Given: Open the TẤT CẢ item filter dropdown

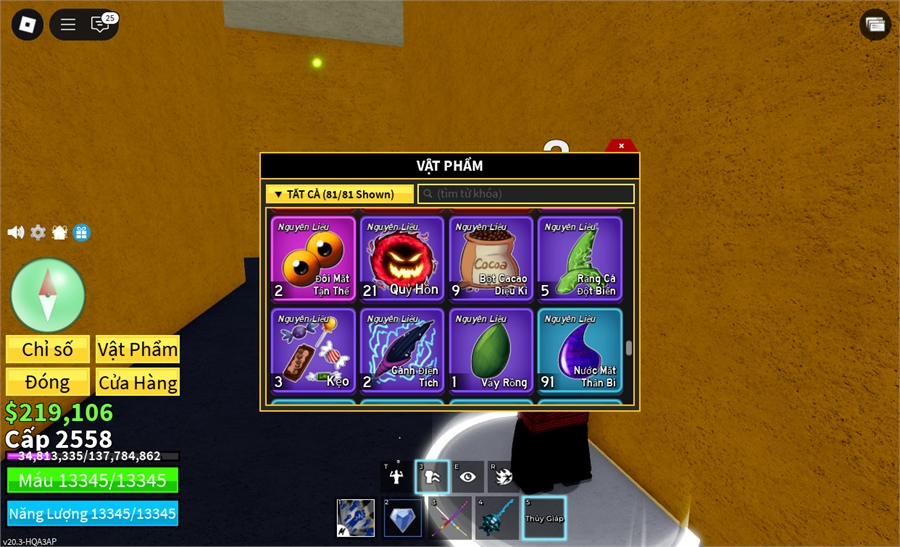Looking at the screenshot, I should [340, 194].
